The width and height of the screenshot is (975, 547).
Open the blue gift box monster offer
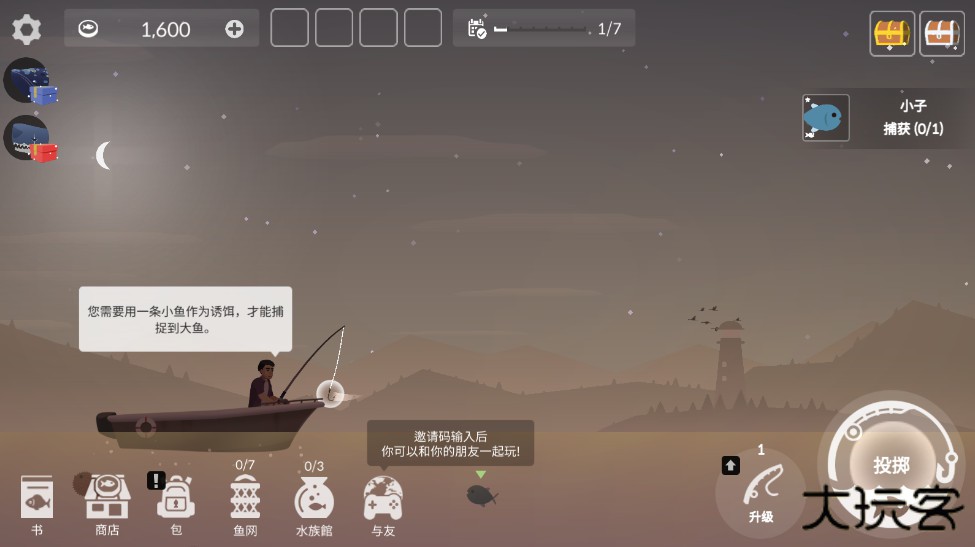pos(29,81)
